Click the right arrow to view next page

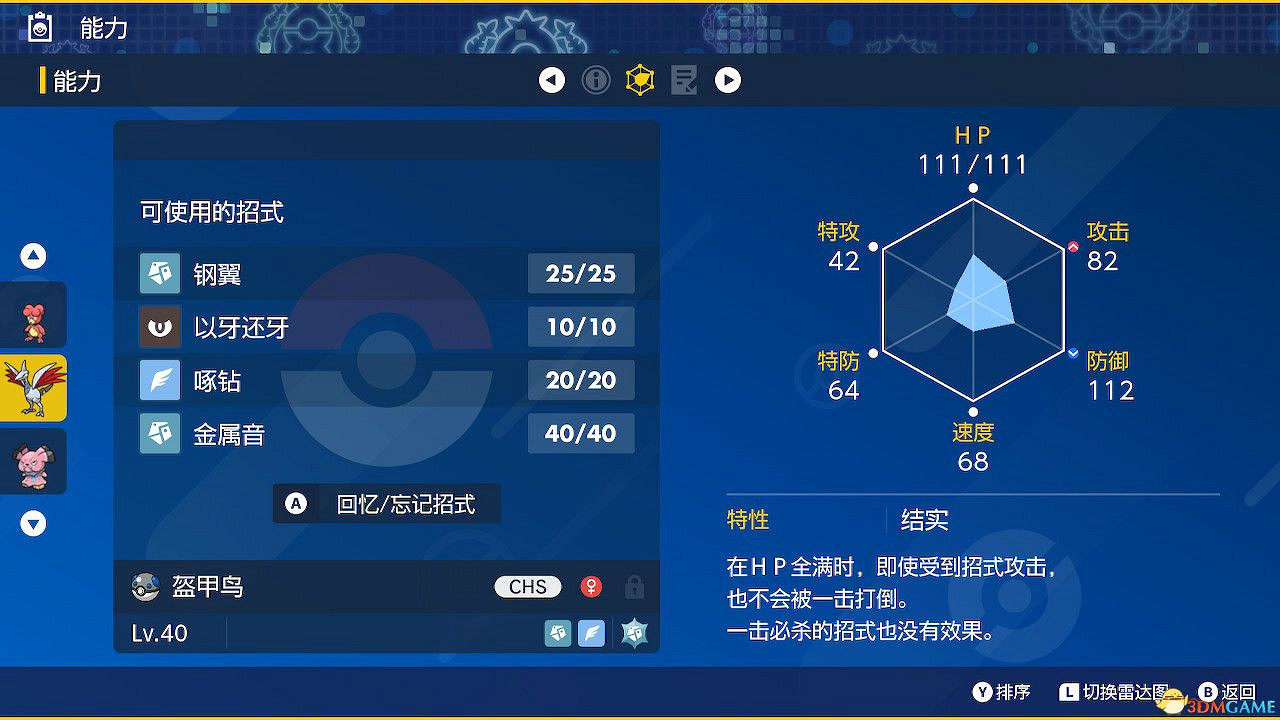(x=728, y=80)
